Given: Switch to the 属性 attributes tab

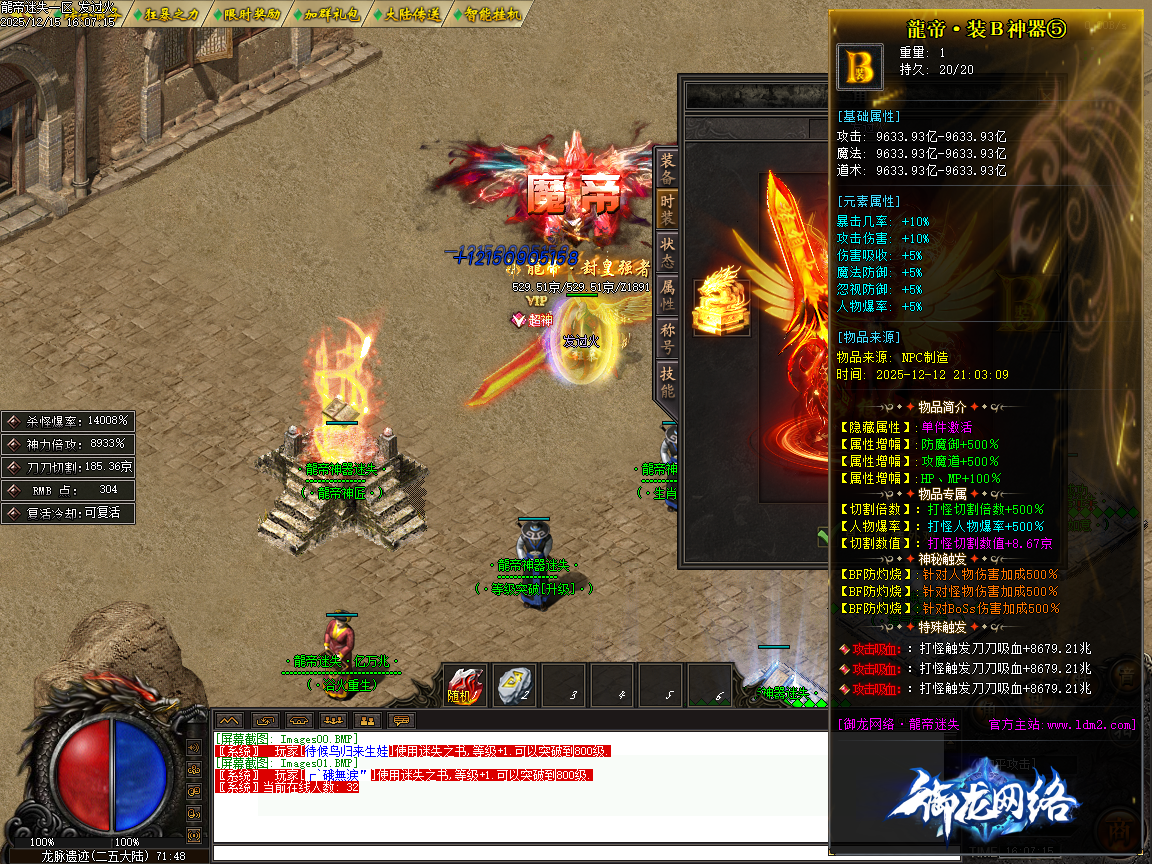Looking at the screenshot, I should [667, 294].
